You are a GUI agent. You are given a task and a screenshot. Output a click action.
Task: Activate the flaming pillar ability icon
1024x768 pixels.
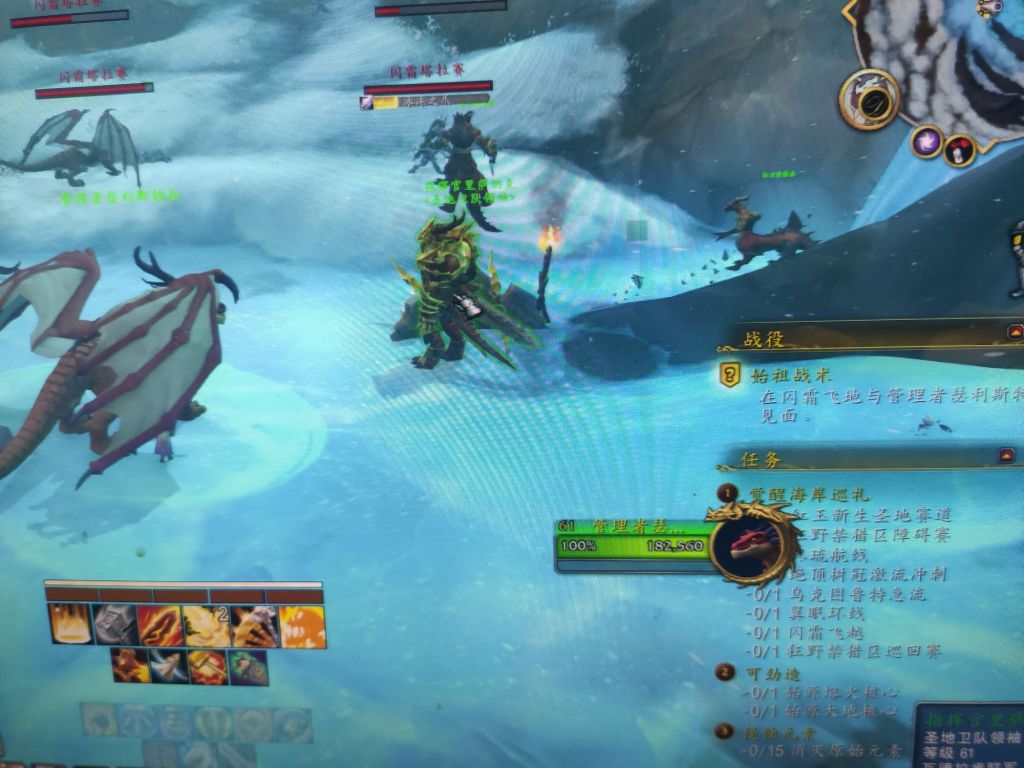point(69,624)
